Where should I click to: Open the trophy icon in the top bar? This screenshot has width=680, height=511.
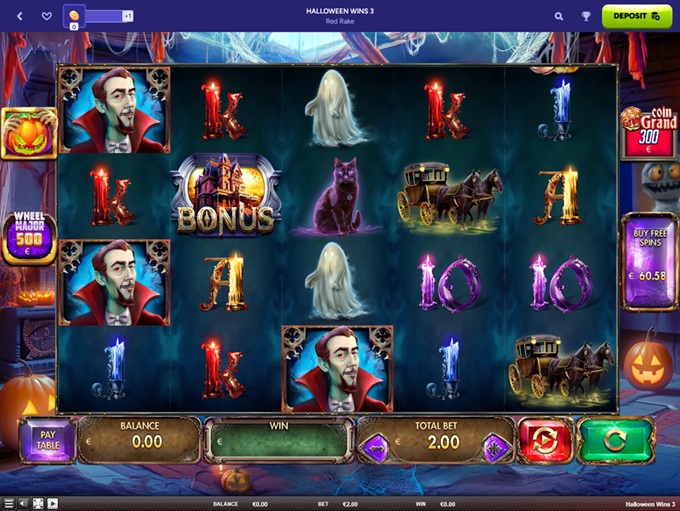tap(586, 16)
